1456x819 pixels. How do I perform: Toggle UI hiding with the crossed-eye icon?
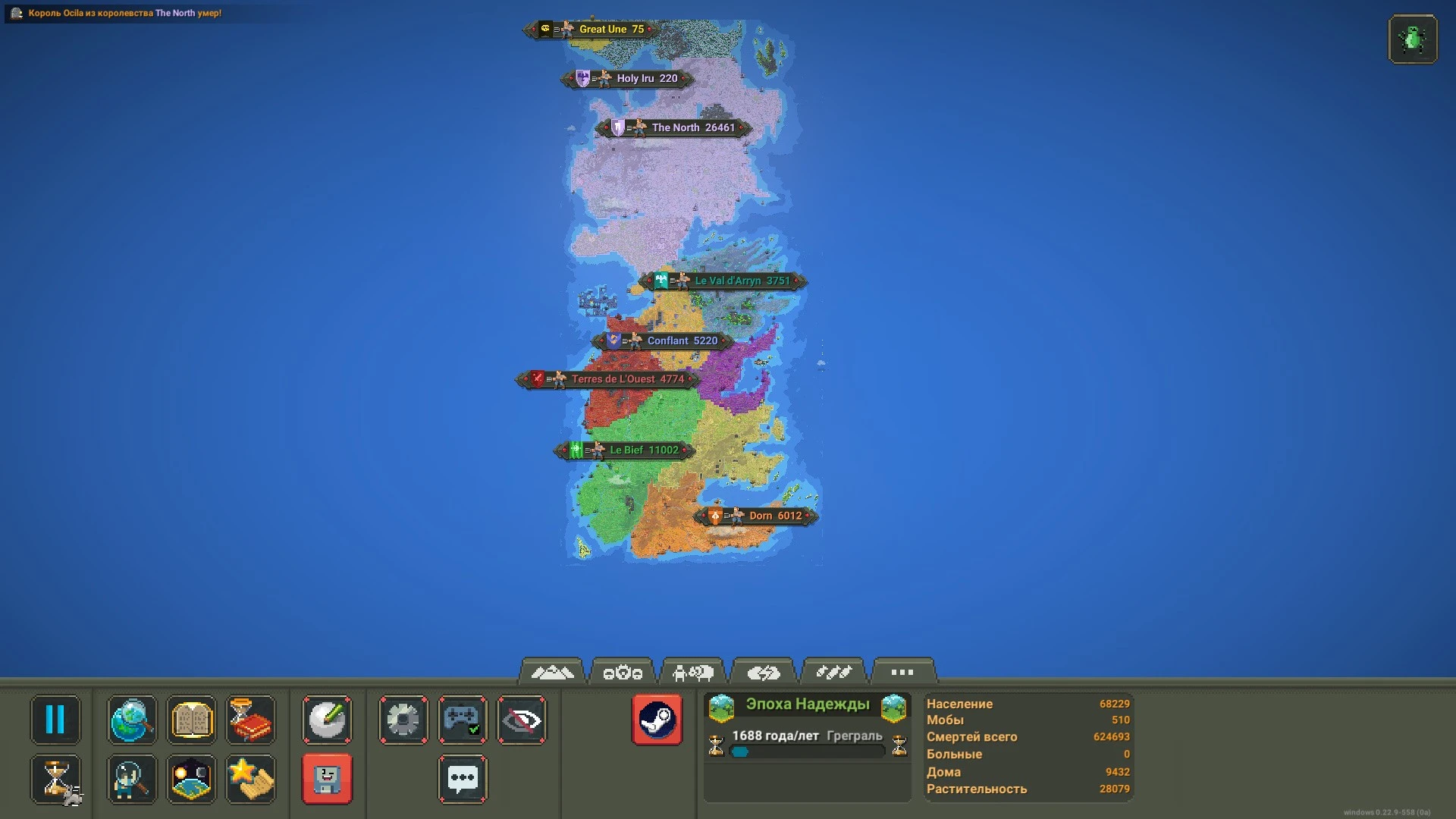coord(522,720)
